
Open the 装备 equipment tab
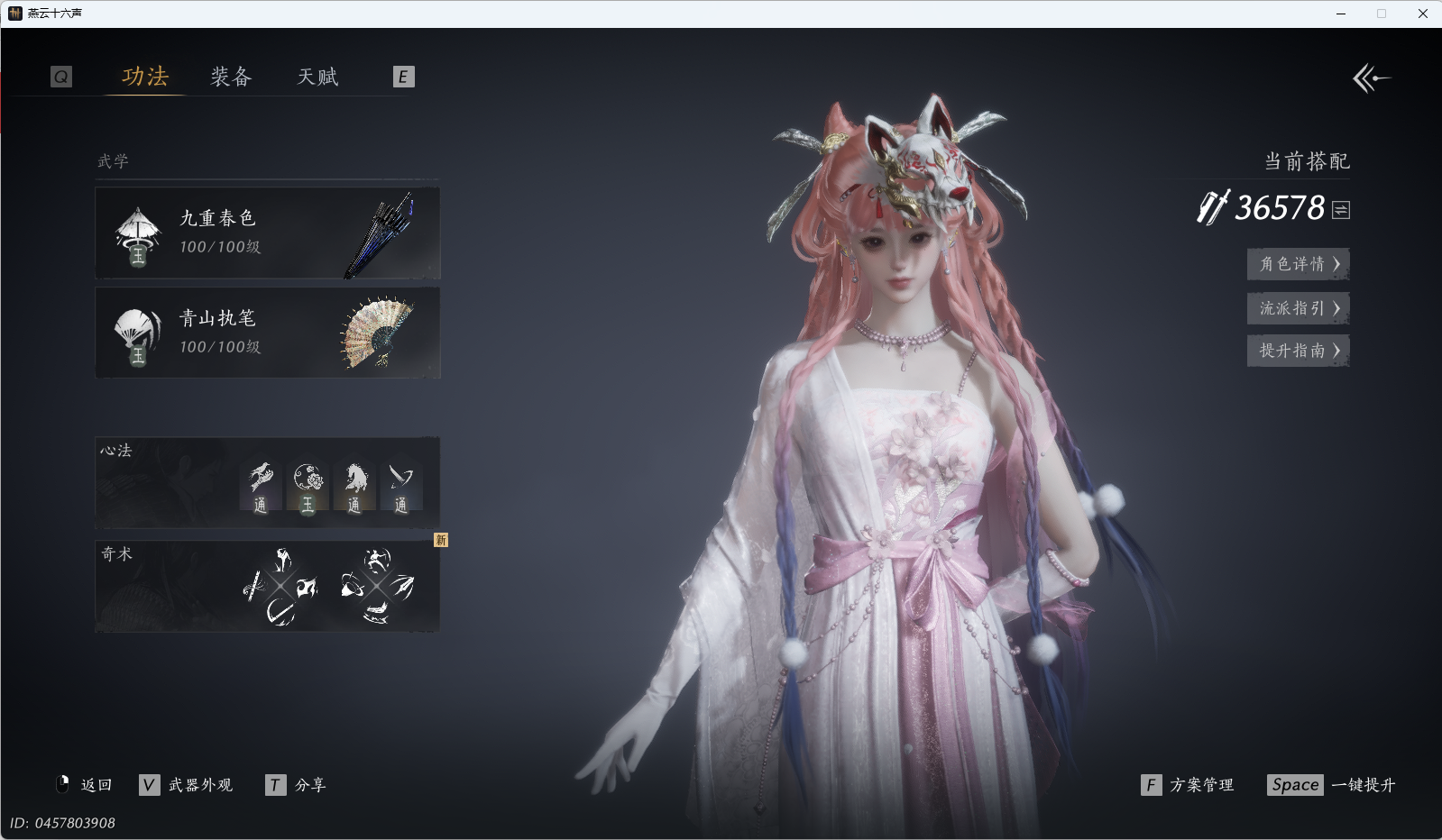coord(231,77)
